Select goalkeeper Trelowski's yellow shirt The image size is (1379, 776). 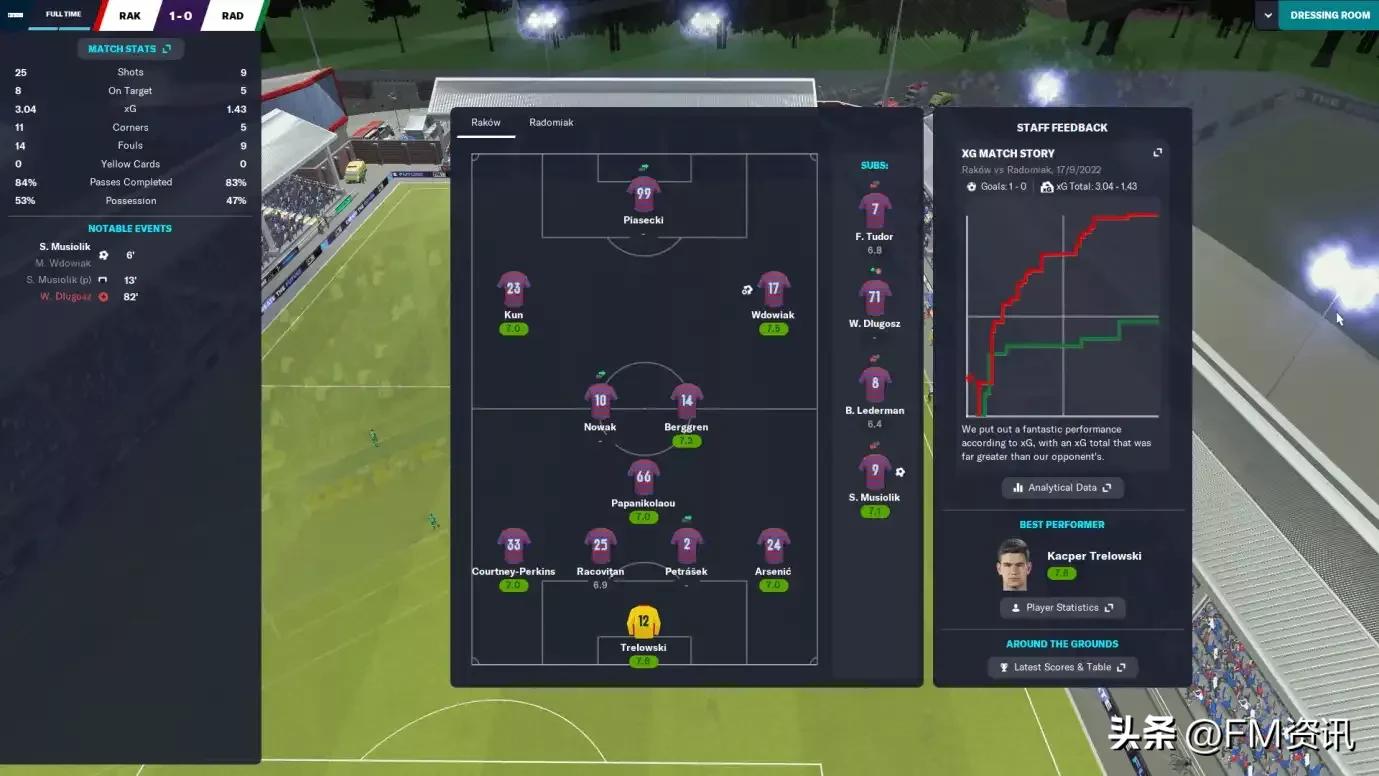(x=643, y=622)
